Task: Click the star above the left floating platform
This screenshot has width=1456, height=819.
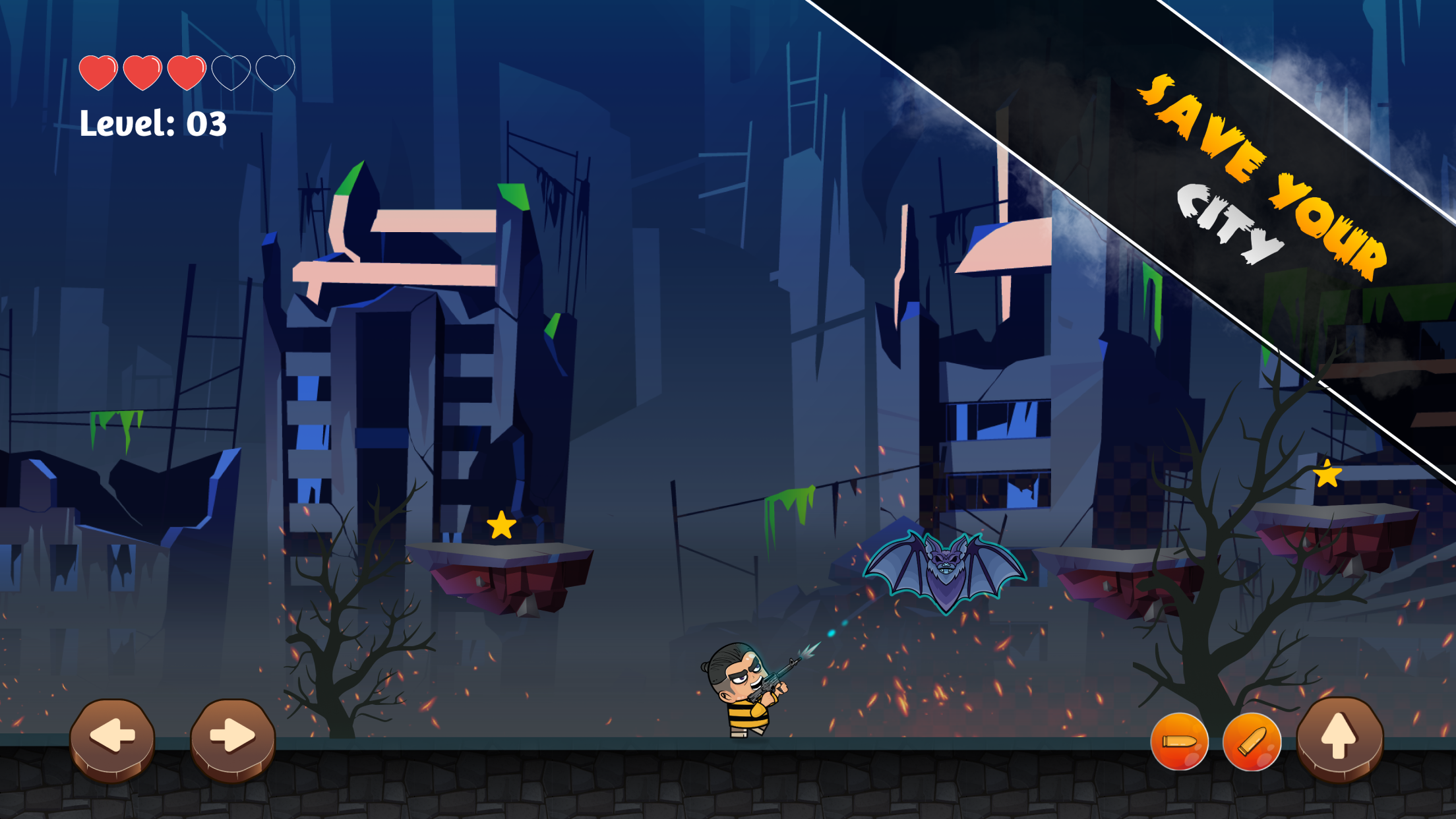Action: click(501, 524)
